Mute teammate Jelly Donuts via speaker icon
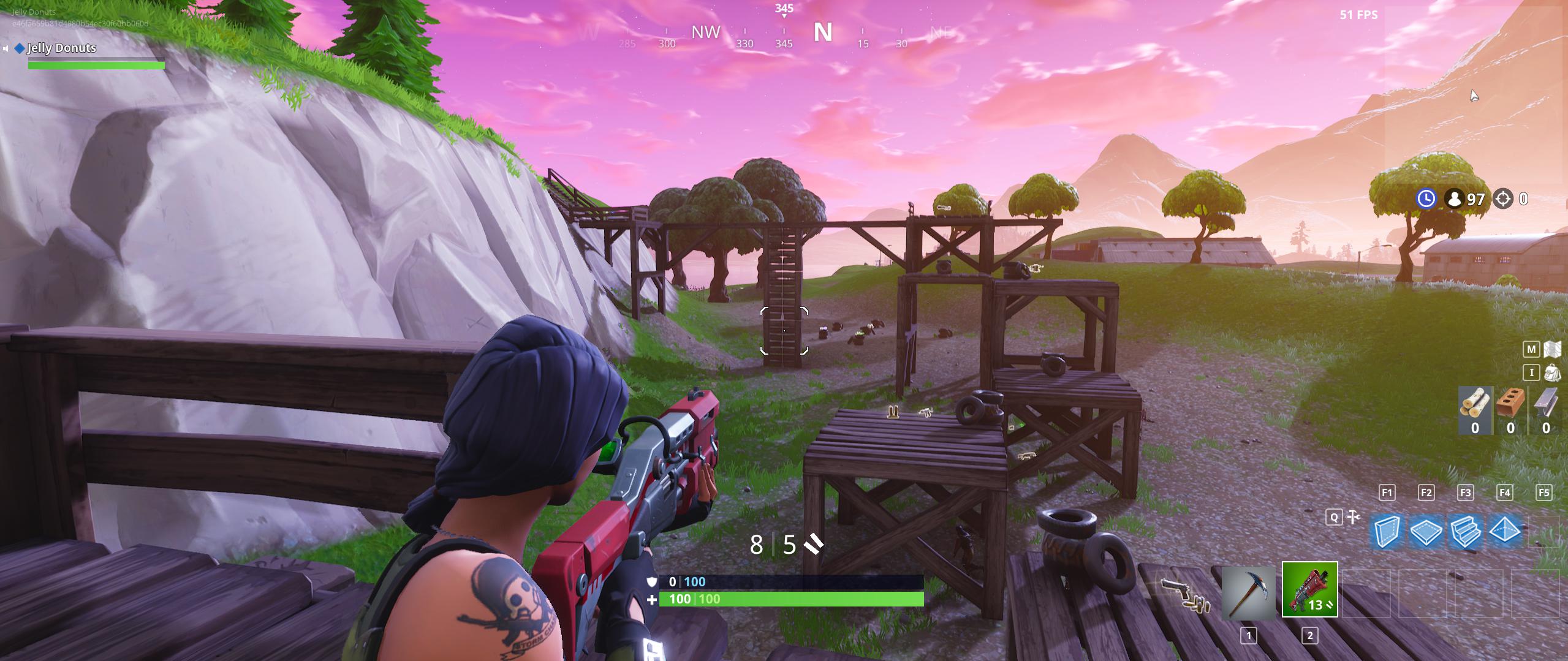This screenshot has width=1568, height=661. pyautogui.click(x=7, y=48)
